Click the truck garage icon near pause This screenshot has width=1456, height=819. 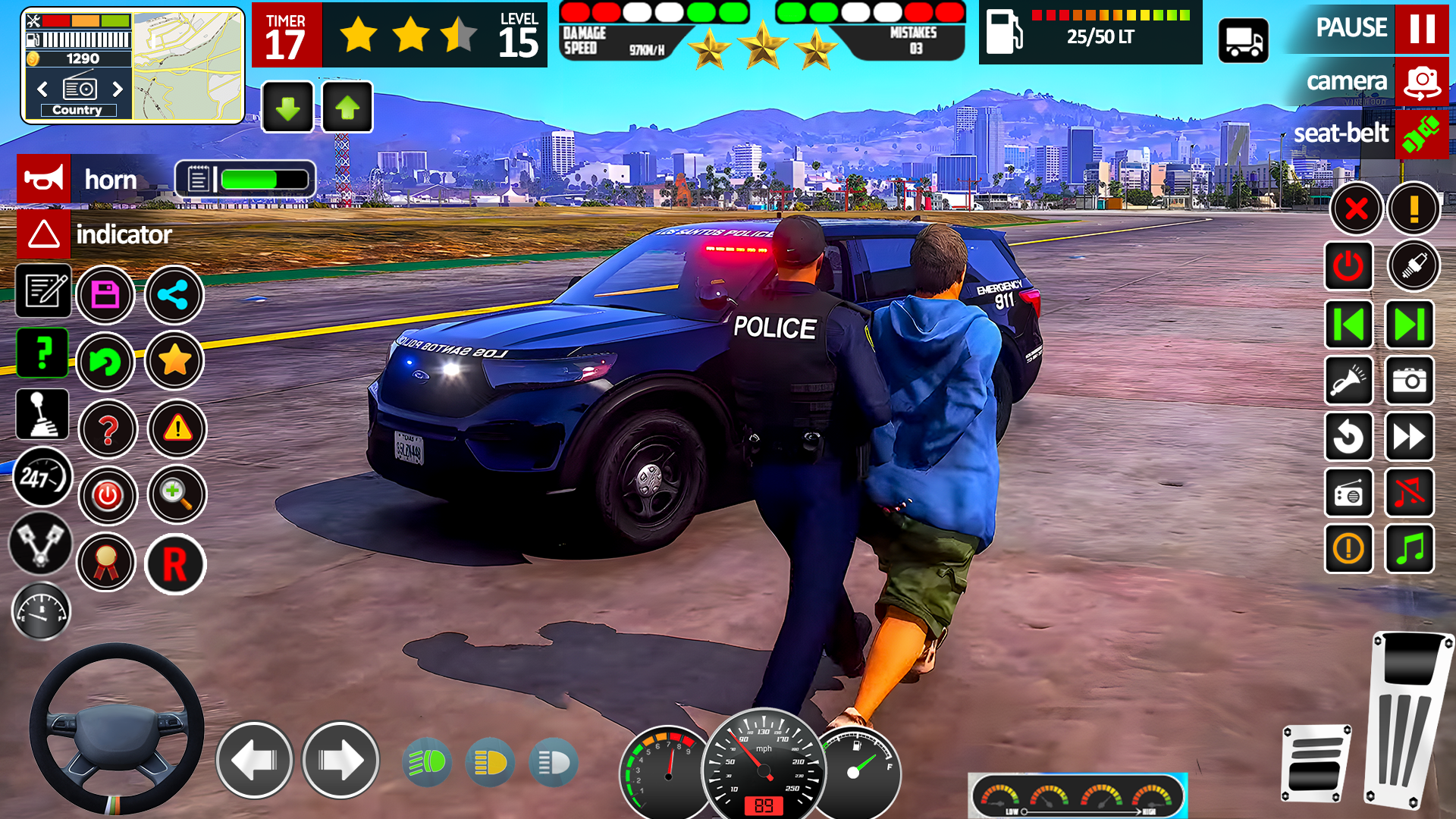click(1244, 39)
